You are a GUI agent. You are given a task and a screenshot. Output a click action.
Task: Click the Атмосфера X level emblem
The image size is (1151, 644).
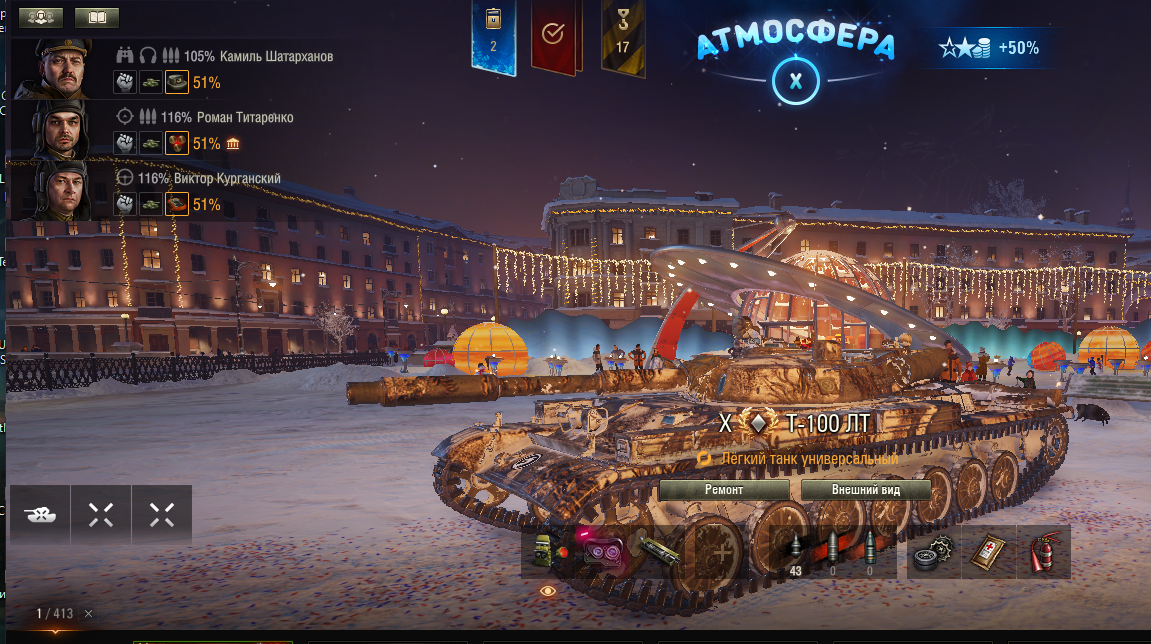coord(795,82)
